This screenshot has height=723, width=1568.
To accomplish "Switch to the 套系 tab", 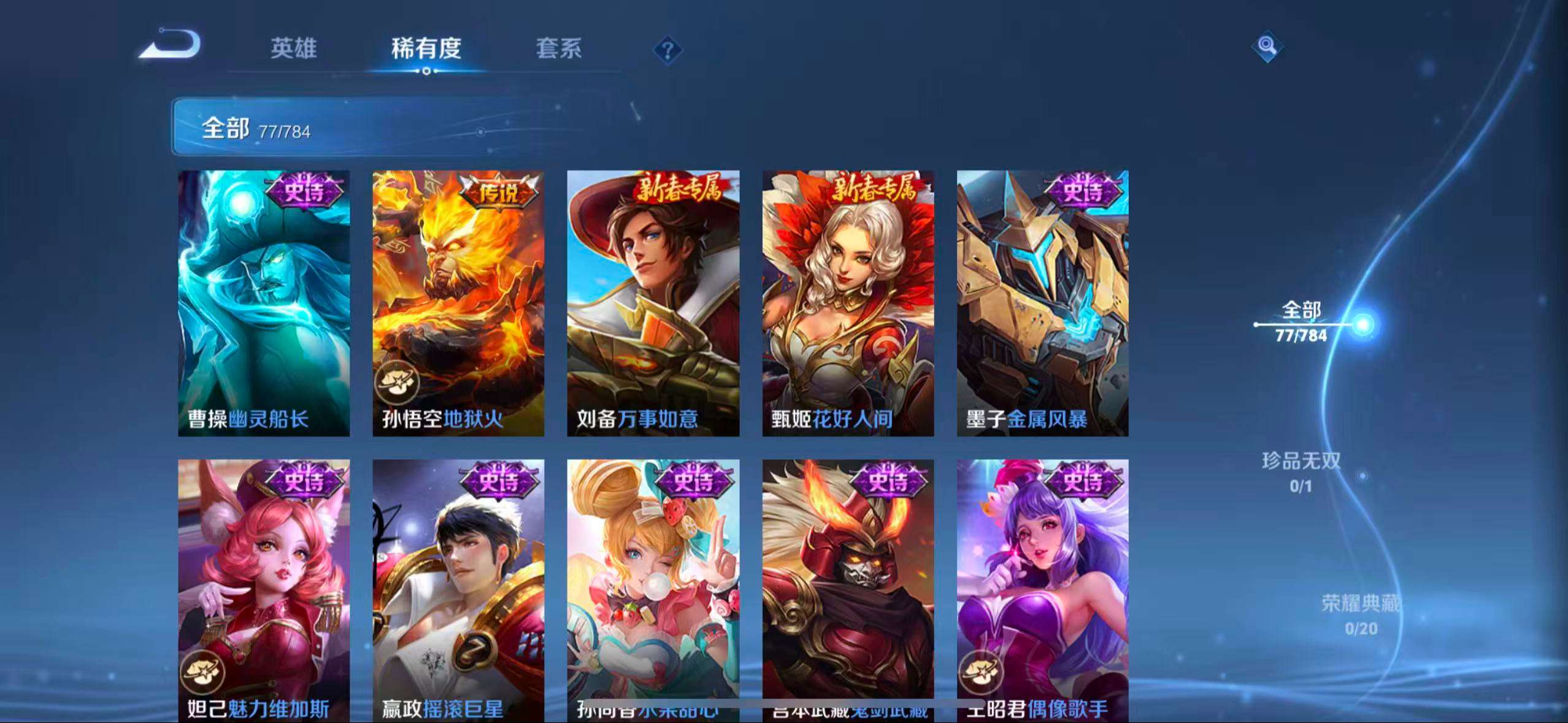I will pyautogui.click(x=560, y=49).
